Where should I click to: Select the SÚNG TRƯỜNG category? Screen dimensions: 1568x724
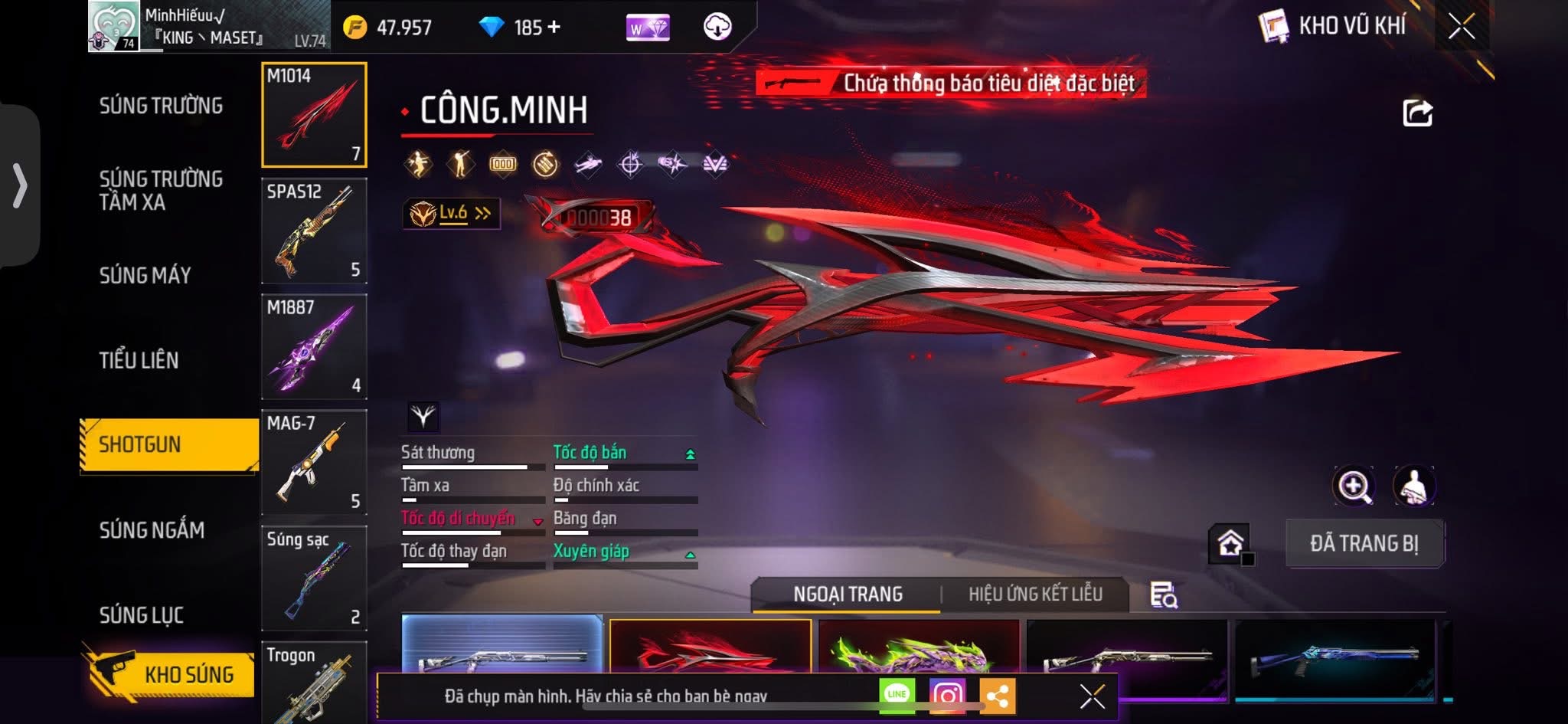coord(161,106)
